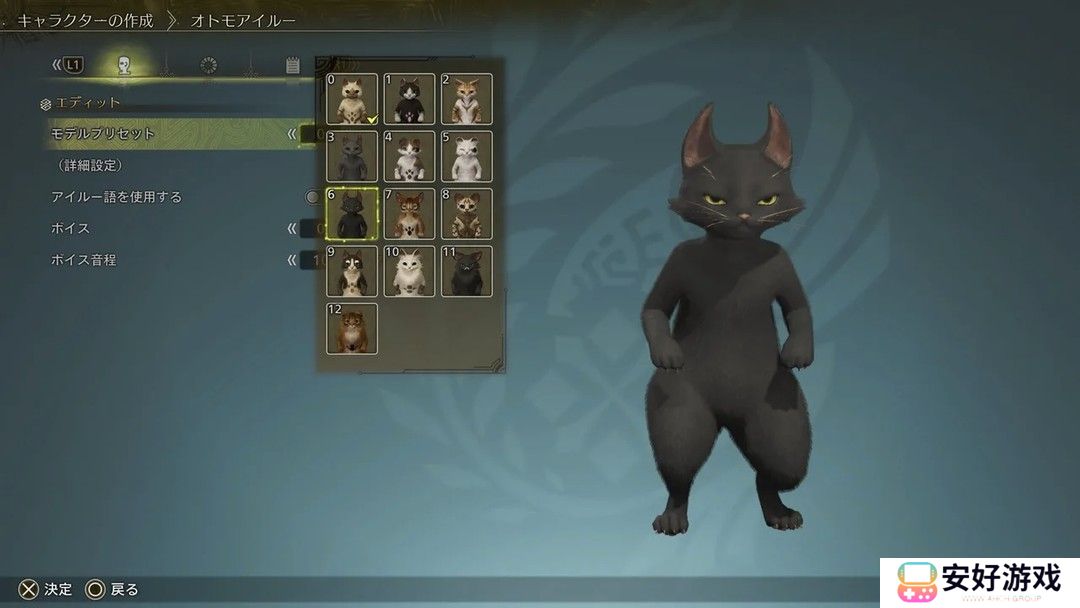Screen dimensions: 1080x608
Task: Choose the brown cat preset 7
Action: tap(410, 213)
